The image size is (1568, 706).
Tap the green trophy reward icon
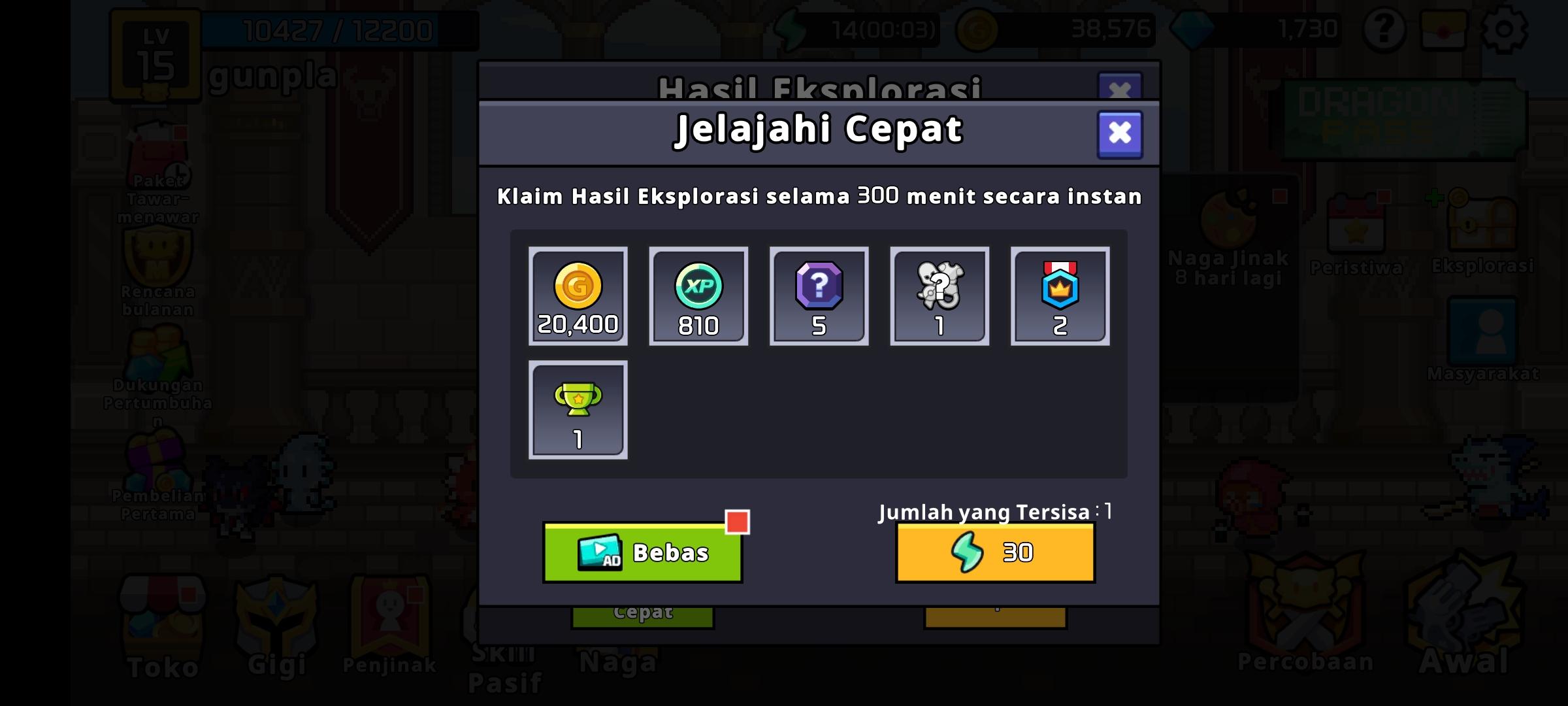point(576,409)
